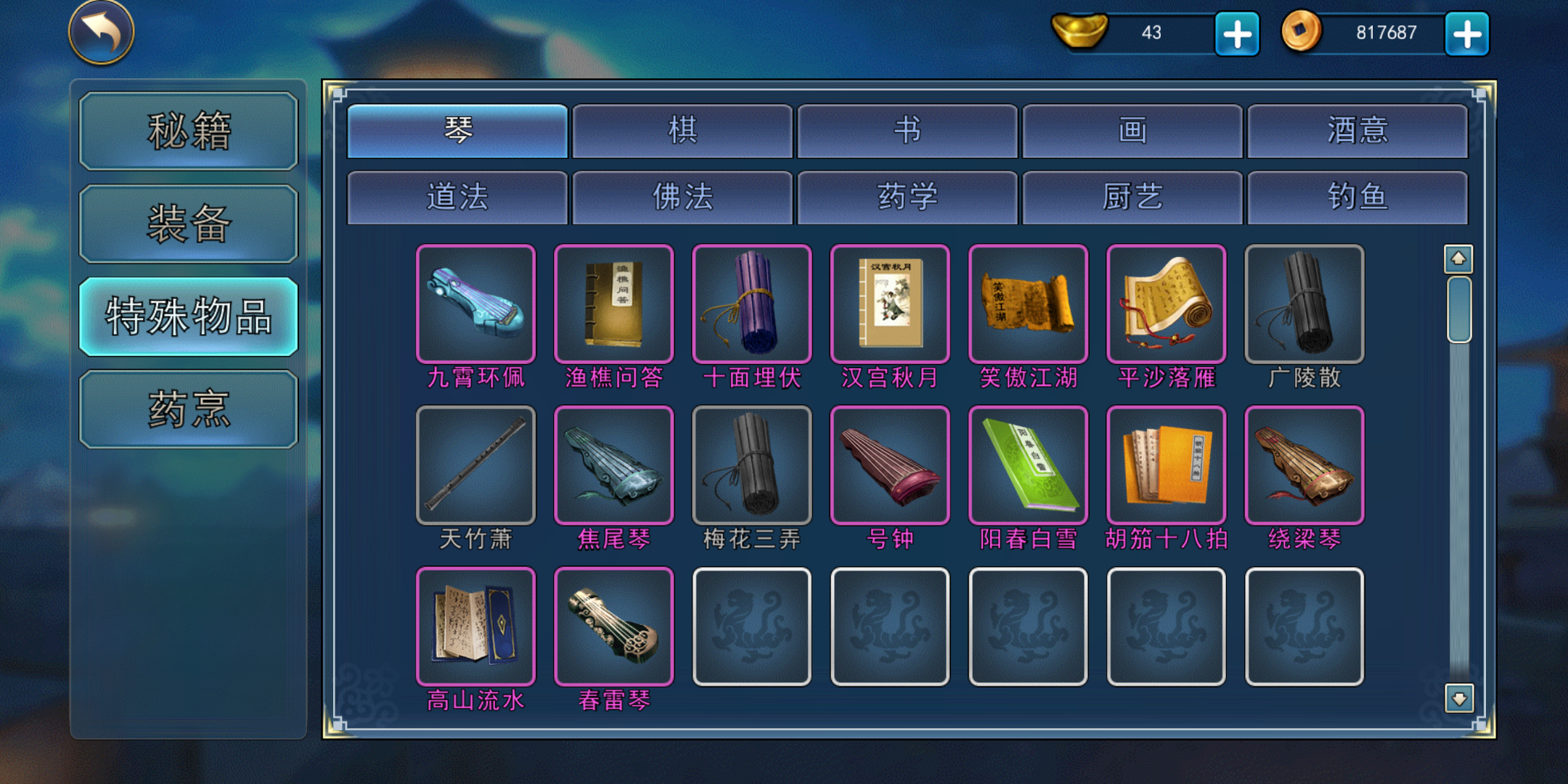This screenshot has width=1568, height=784.
Task: Open the 药学 category
Action: pos(907,197)
